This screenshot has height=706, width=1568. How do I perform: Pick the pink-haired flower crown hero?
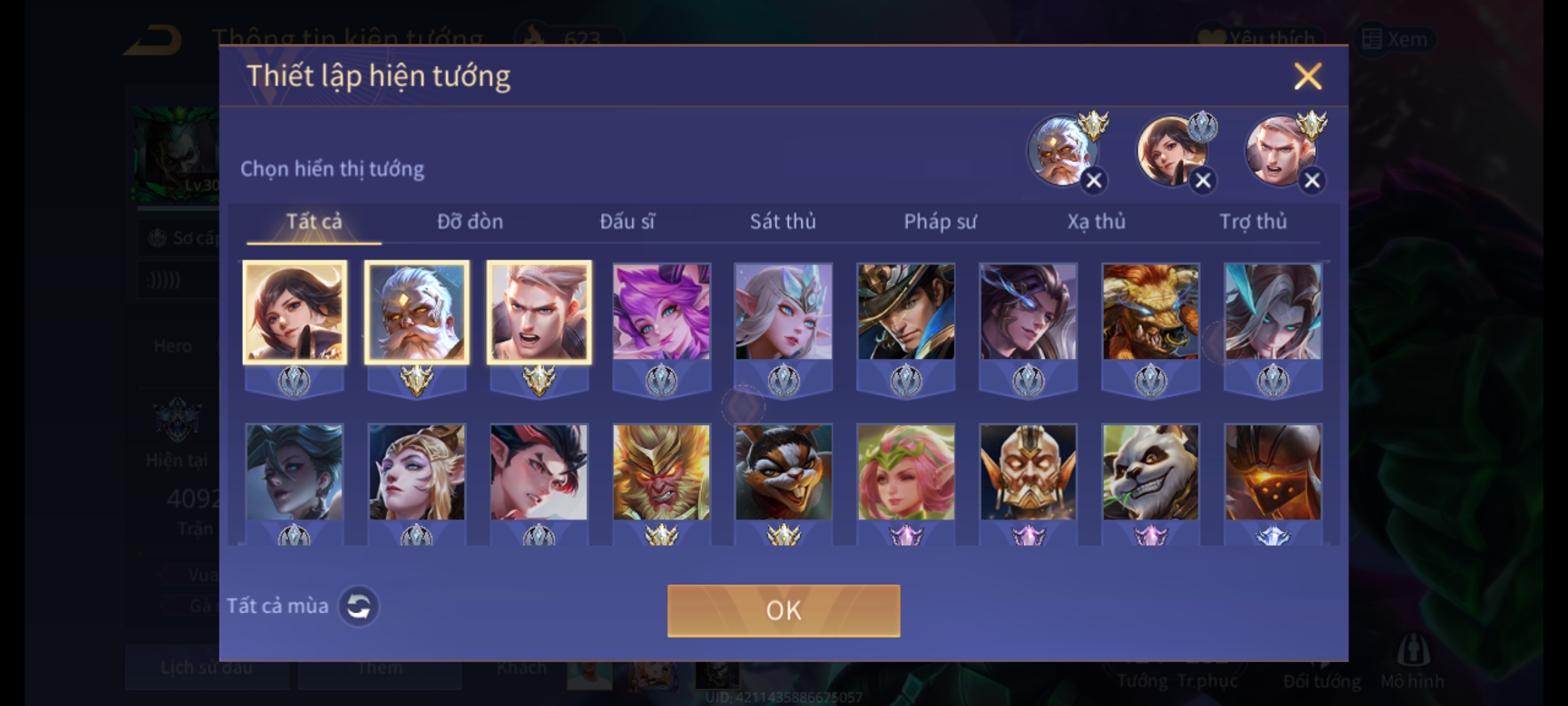906,472
